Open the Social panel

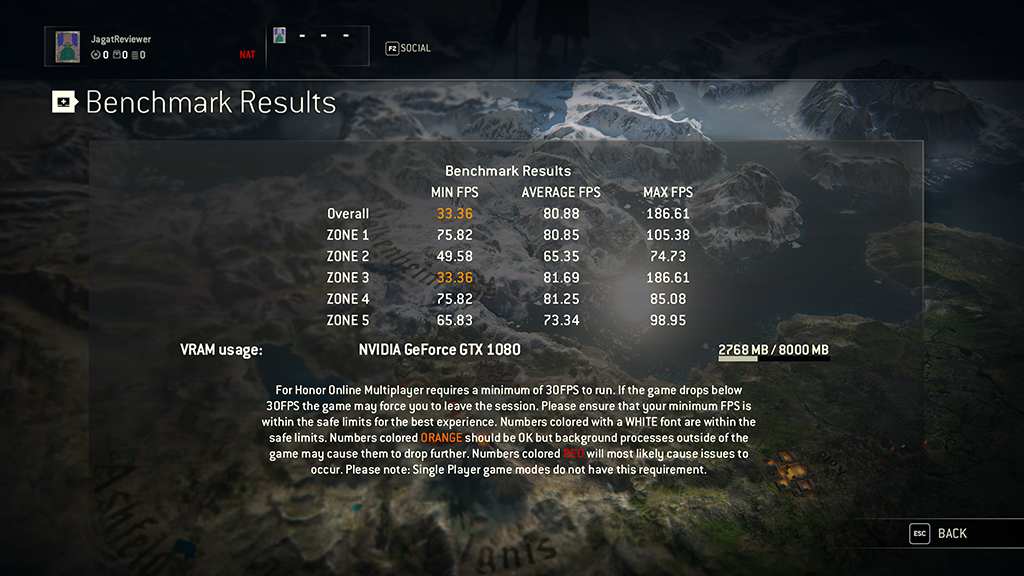tap(408, 48)
